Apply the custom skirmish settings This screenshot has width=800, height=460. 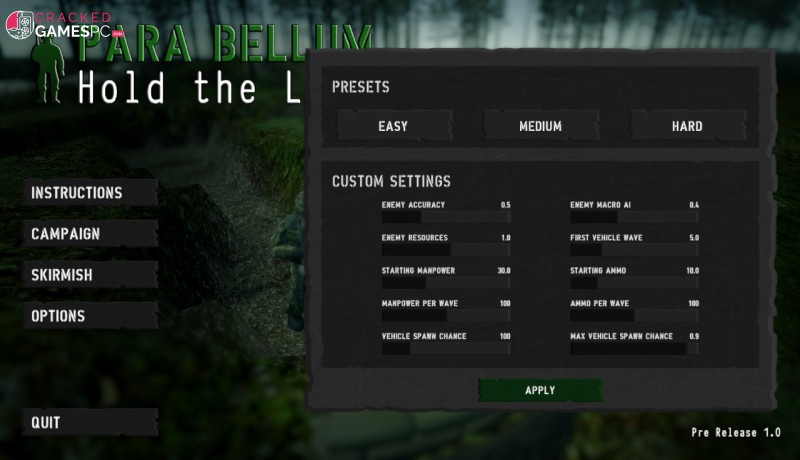[540, 390]
